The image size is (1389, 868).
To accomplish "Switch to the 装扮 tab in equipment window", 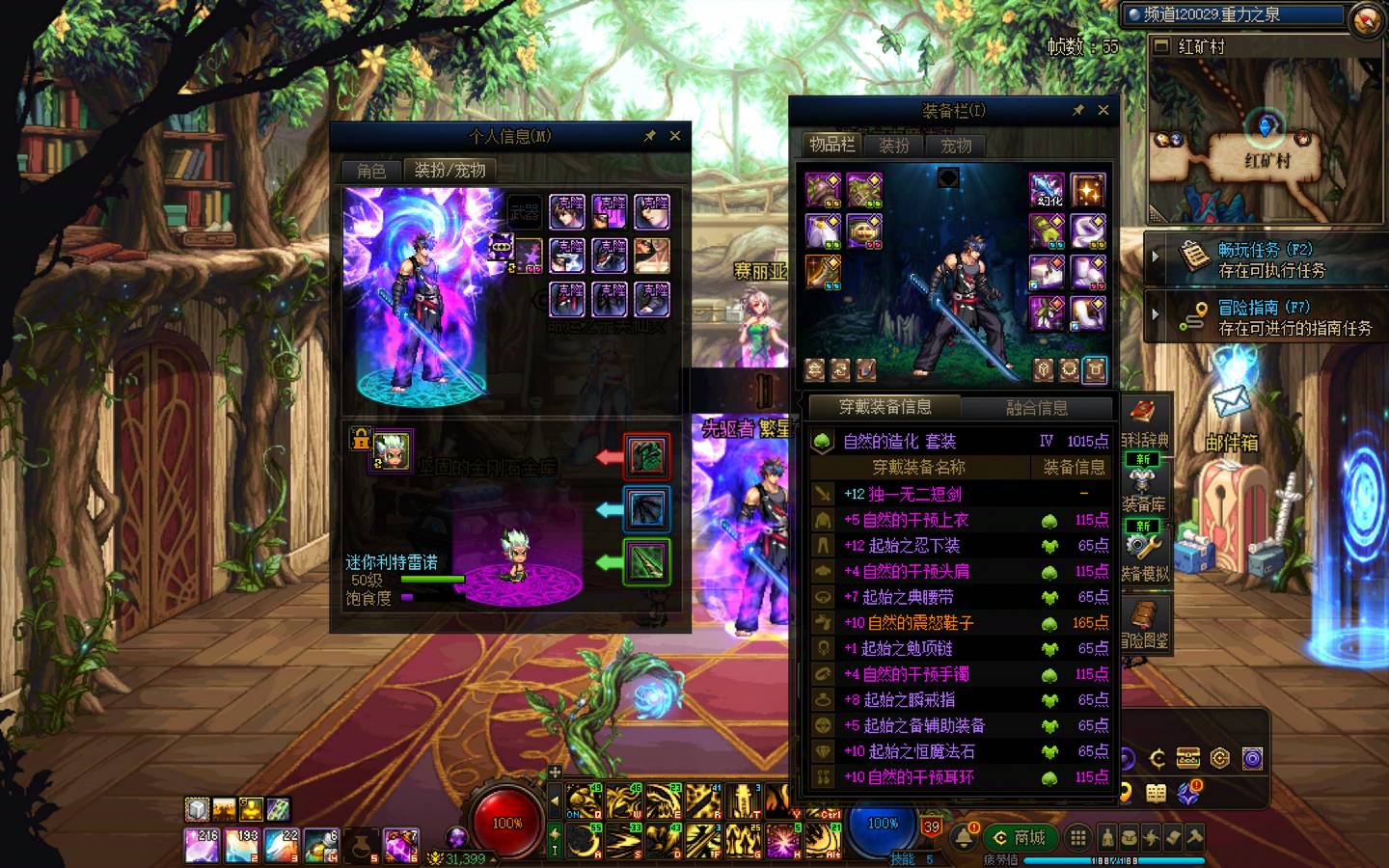I will 894,146.
